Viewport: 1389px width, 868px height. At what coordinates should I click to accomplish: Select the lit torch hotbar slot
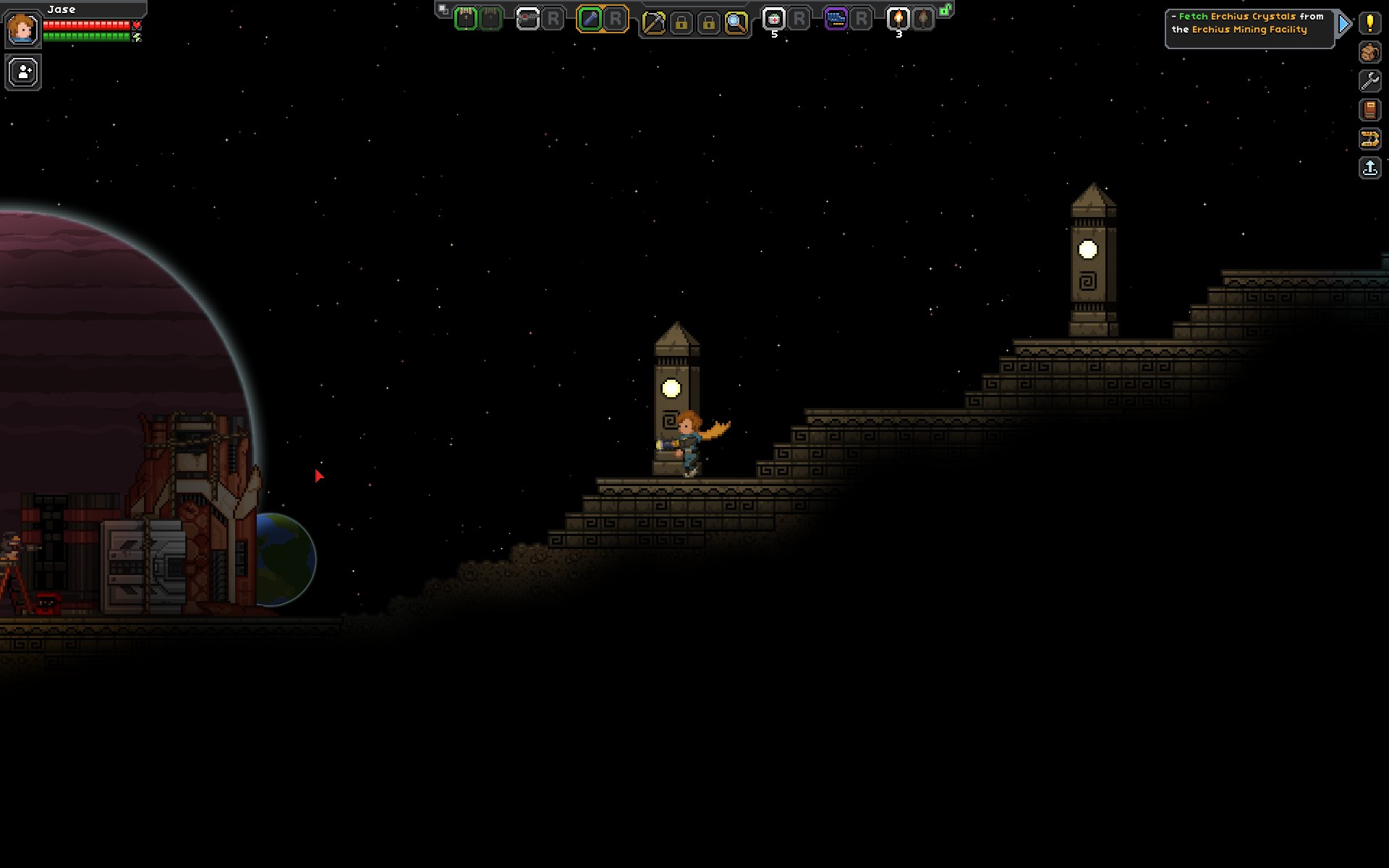pos(898,20)
